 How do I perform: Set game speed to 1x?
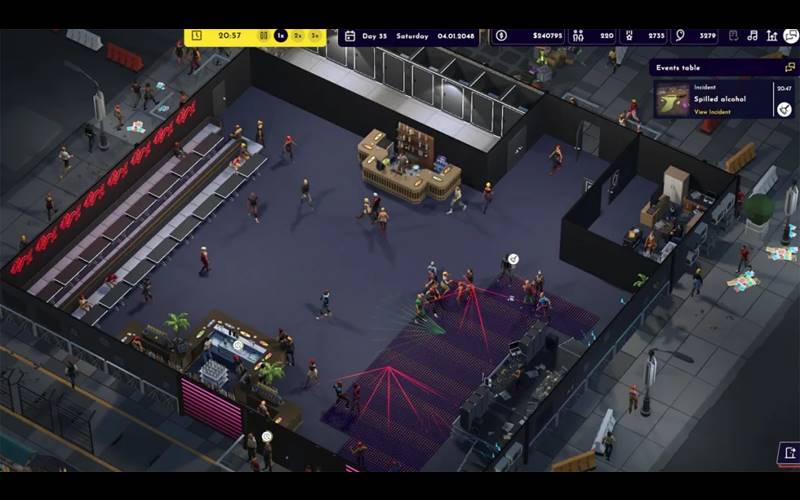281,36
